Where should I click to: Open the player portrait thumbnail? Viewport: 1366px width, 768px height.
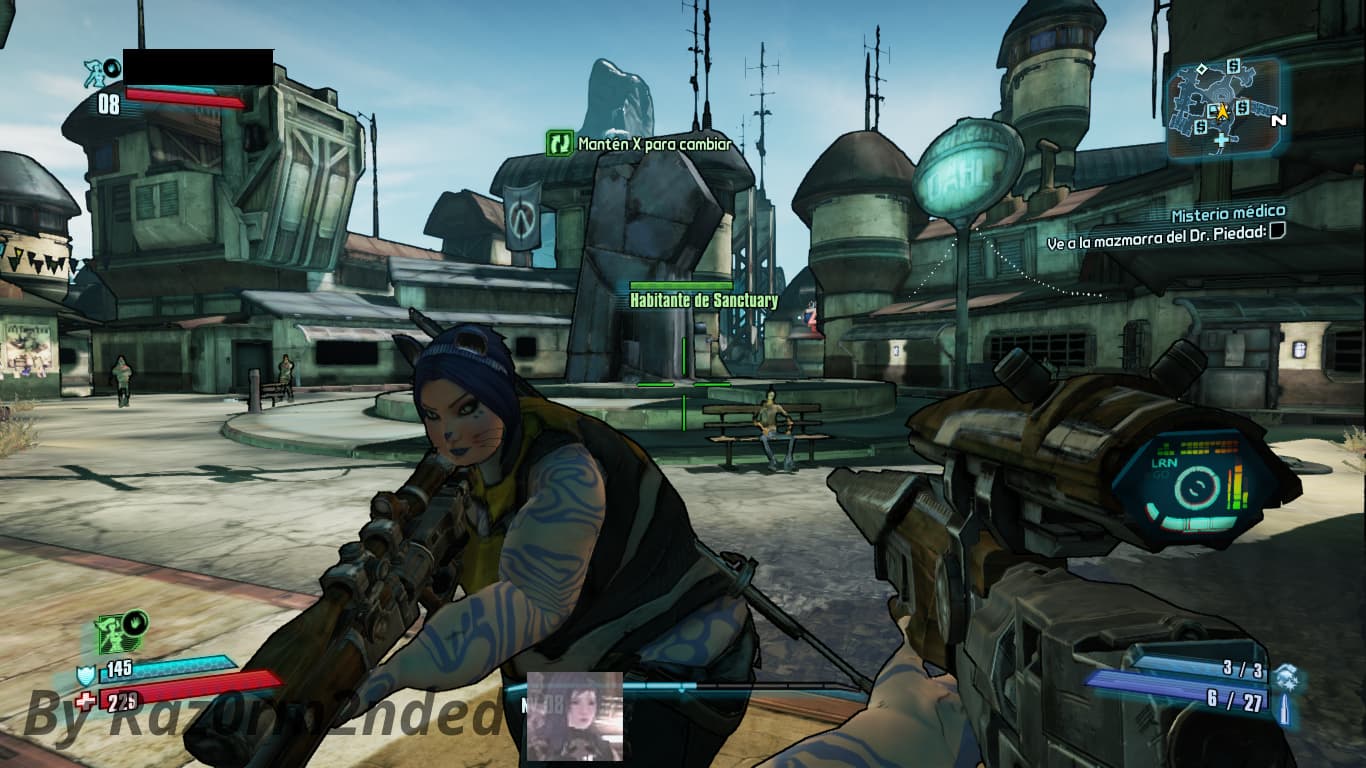[x=574, y=716]
